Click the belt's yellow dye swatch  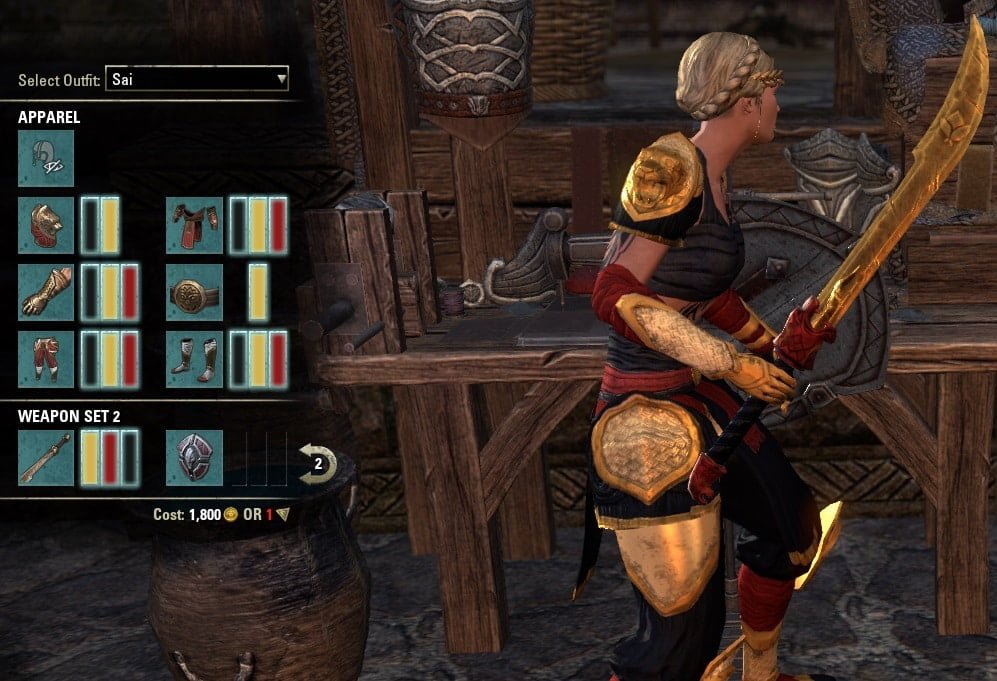(258, 292)
